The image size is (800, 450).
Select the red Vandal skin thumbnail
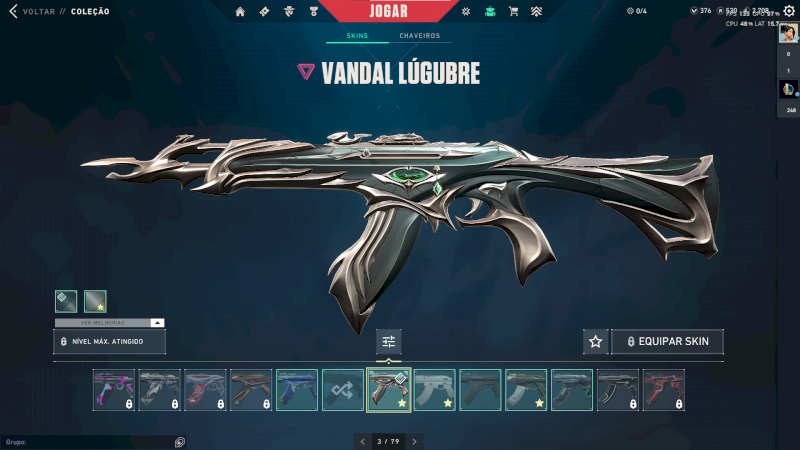click(x=664, y=390)
